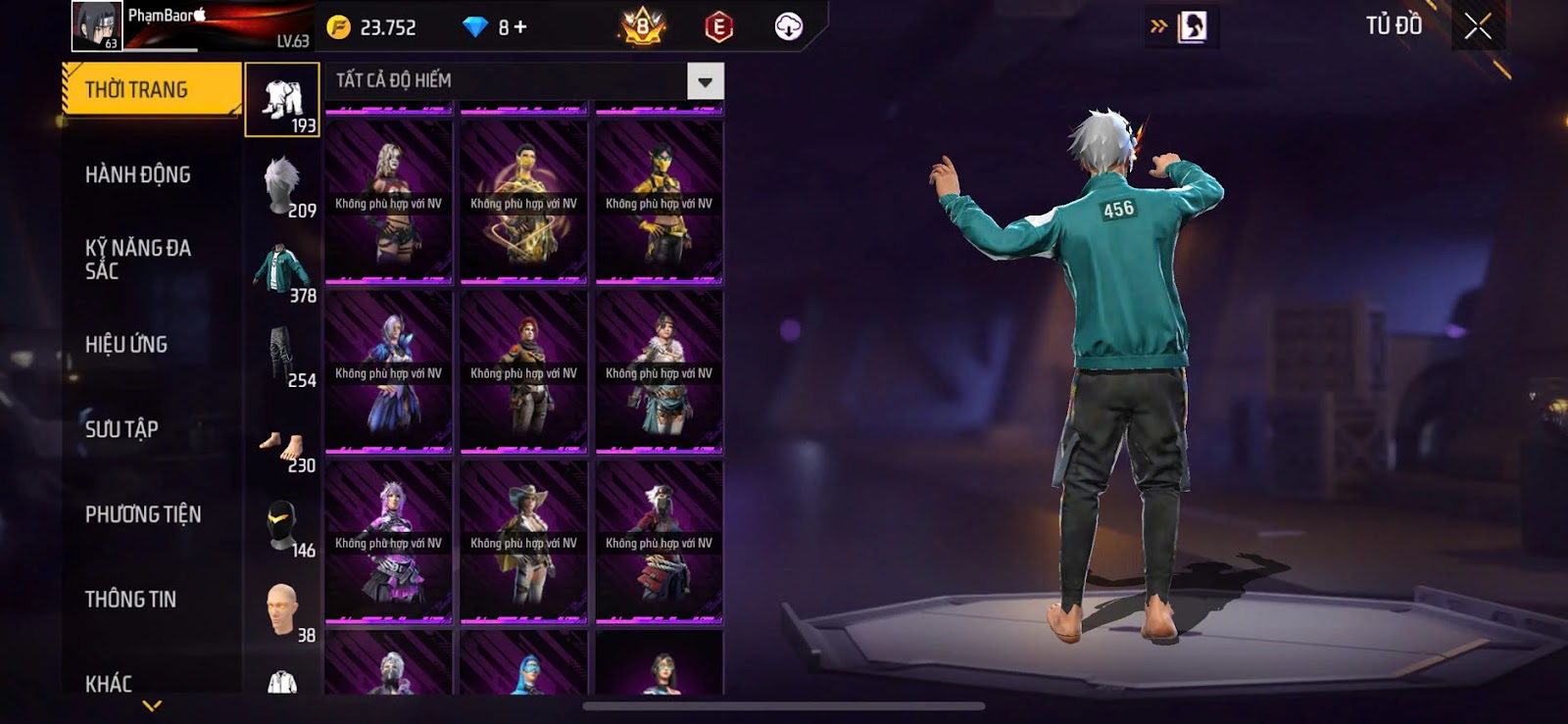Close the wardrobe screen
The width and height of the screenshot is (1568, 724).
tap(1478, 26)
